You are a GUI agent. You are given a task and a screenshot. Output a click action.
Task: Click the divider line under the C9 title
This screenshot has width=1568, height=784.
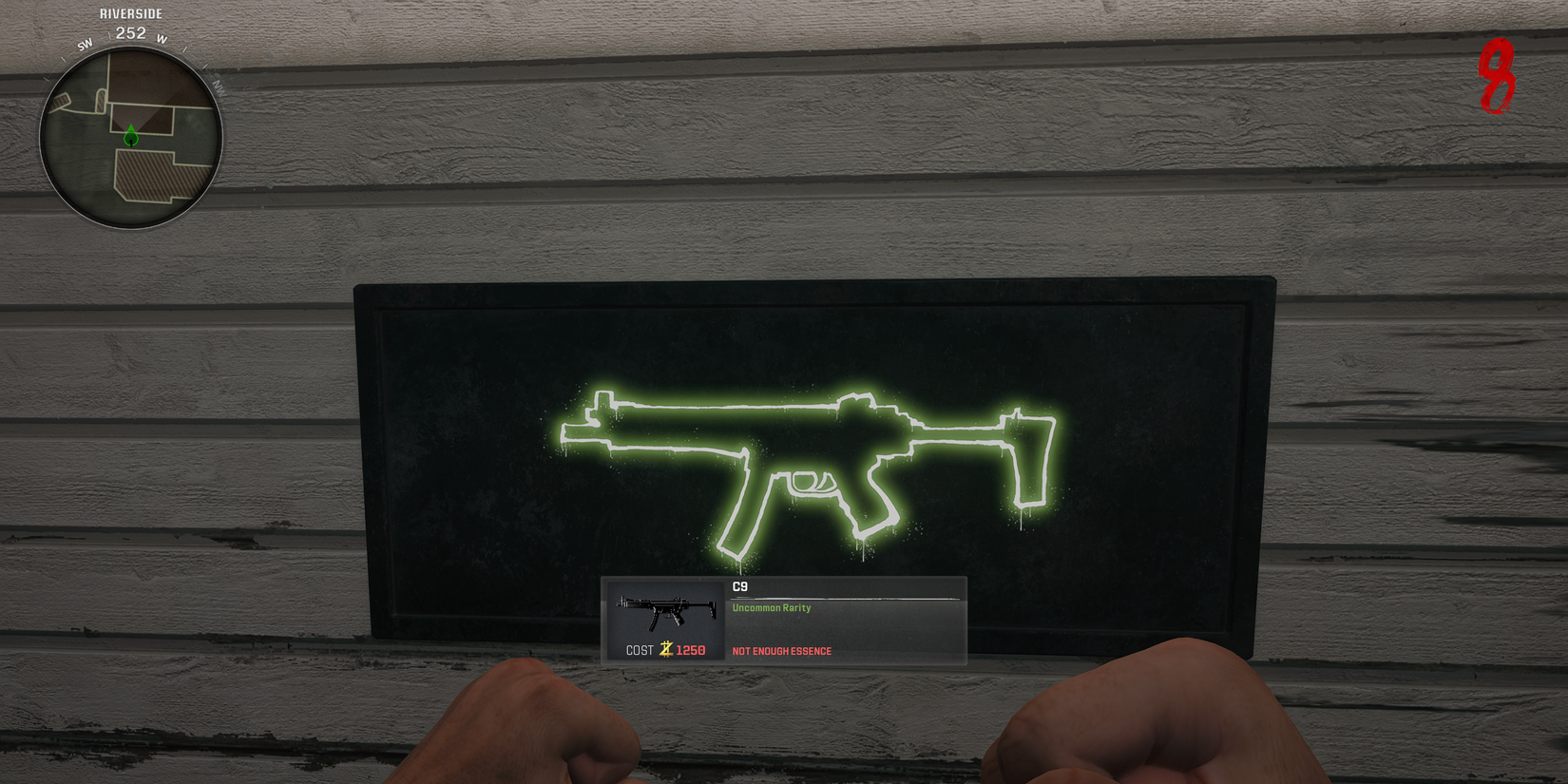coord(846,598)
